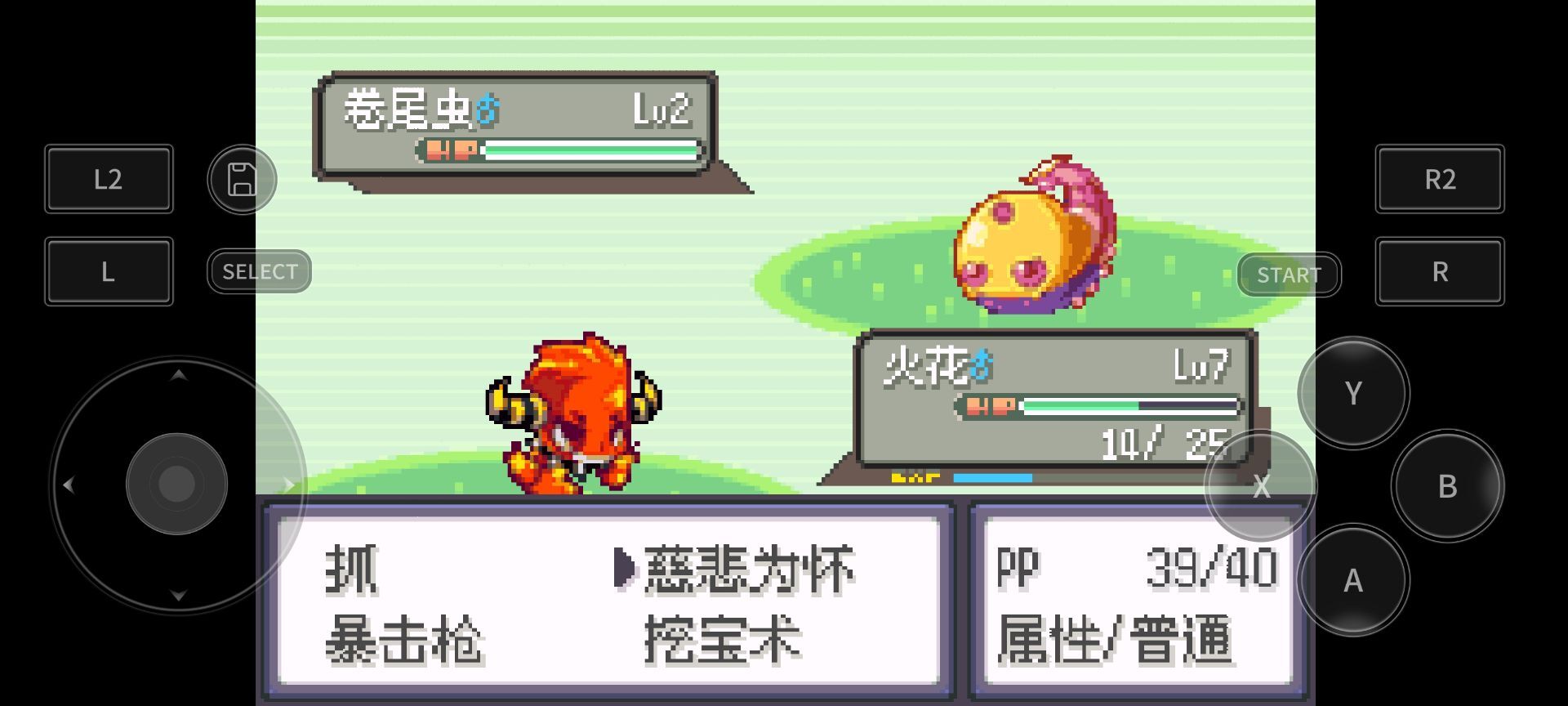Screen dimensions: 1568x706
Task: Tap the START button
Action: pyautogui.click(x=1289, y=275)
